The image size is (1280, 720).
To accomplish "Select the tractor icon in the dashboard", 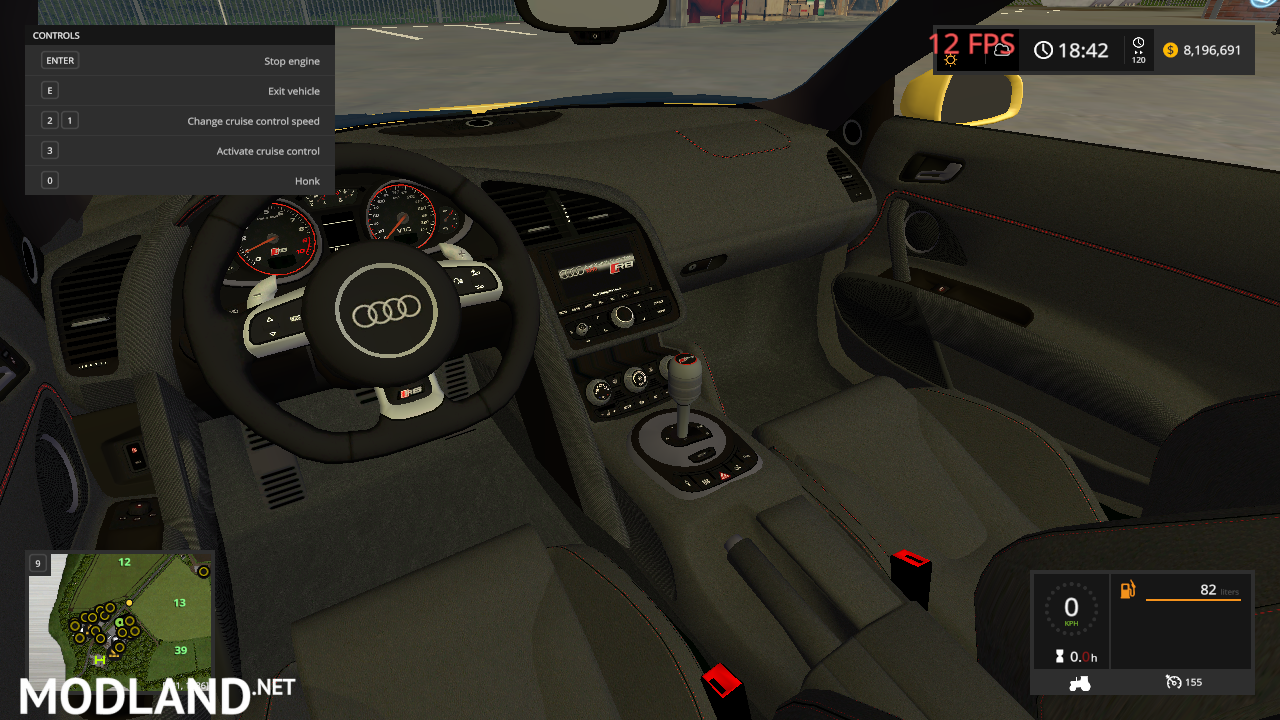I will tap(1079, 682).
